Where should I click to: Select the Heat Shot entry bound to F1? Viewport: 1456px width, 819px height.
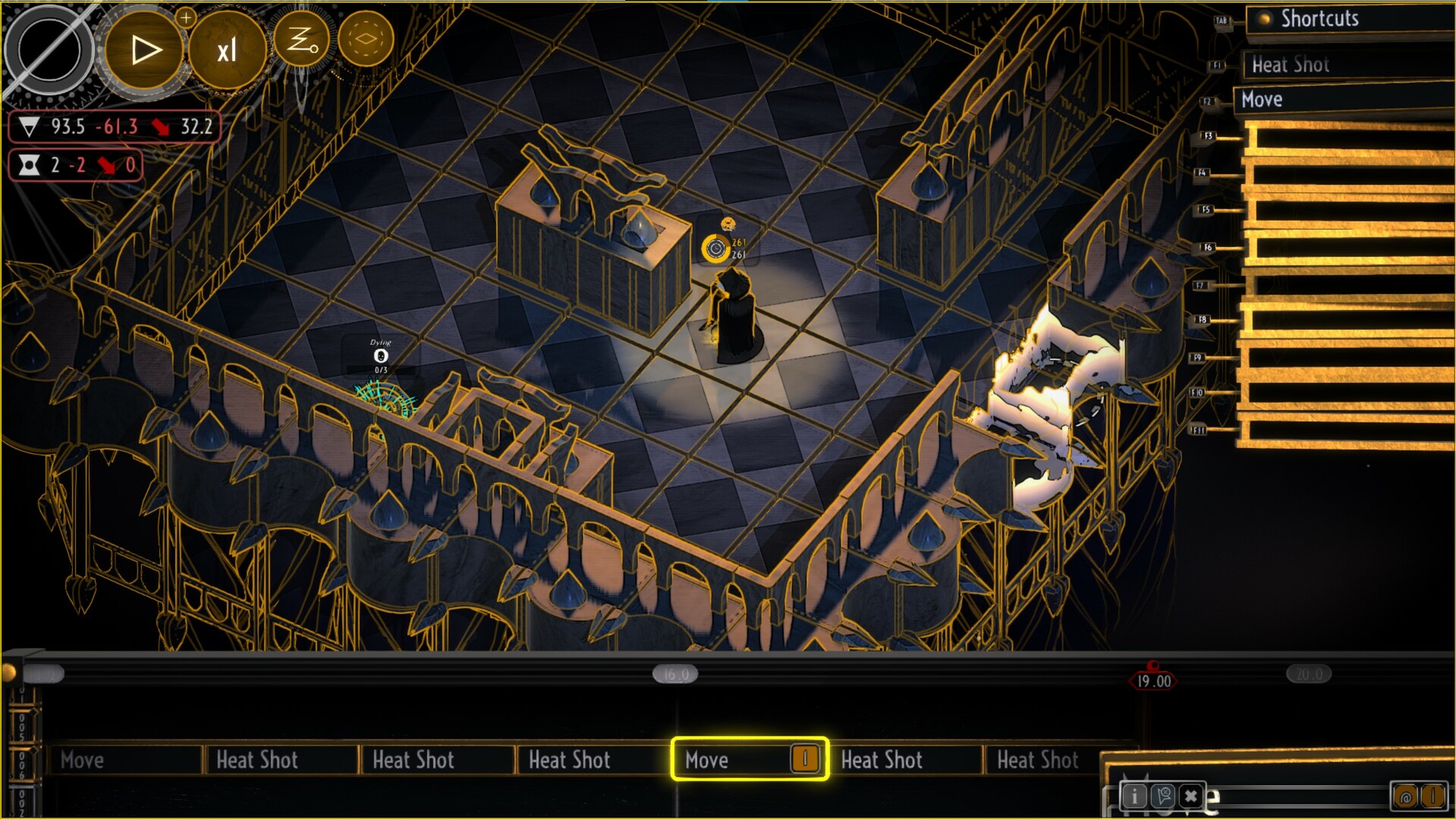pos(1291,65)
